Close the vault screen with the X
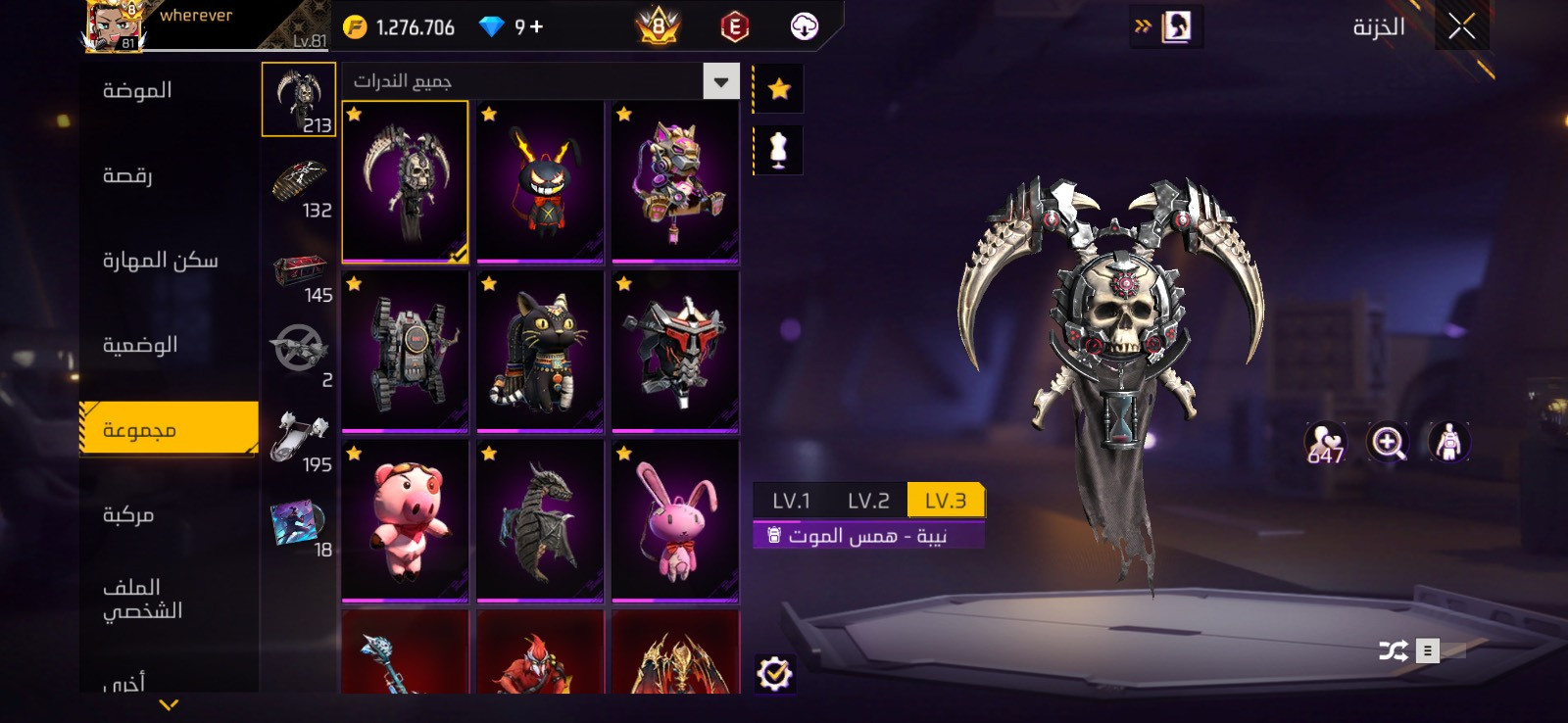Image resolution: width=1568 pixels, height=723 pixels. [1461, 26]
